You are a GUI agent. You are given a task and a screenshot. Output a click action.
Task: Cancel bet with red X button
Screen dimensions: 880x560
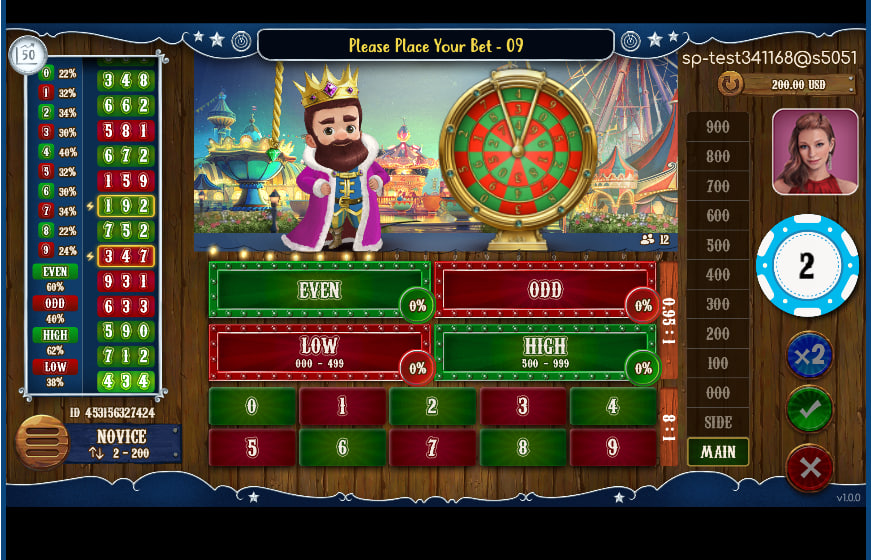[x=809, y=467]
